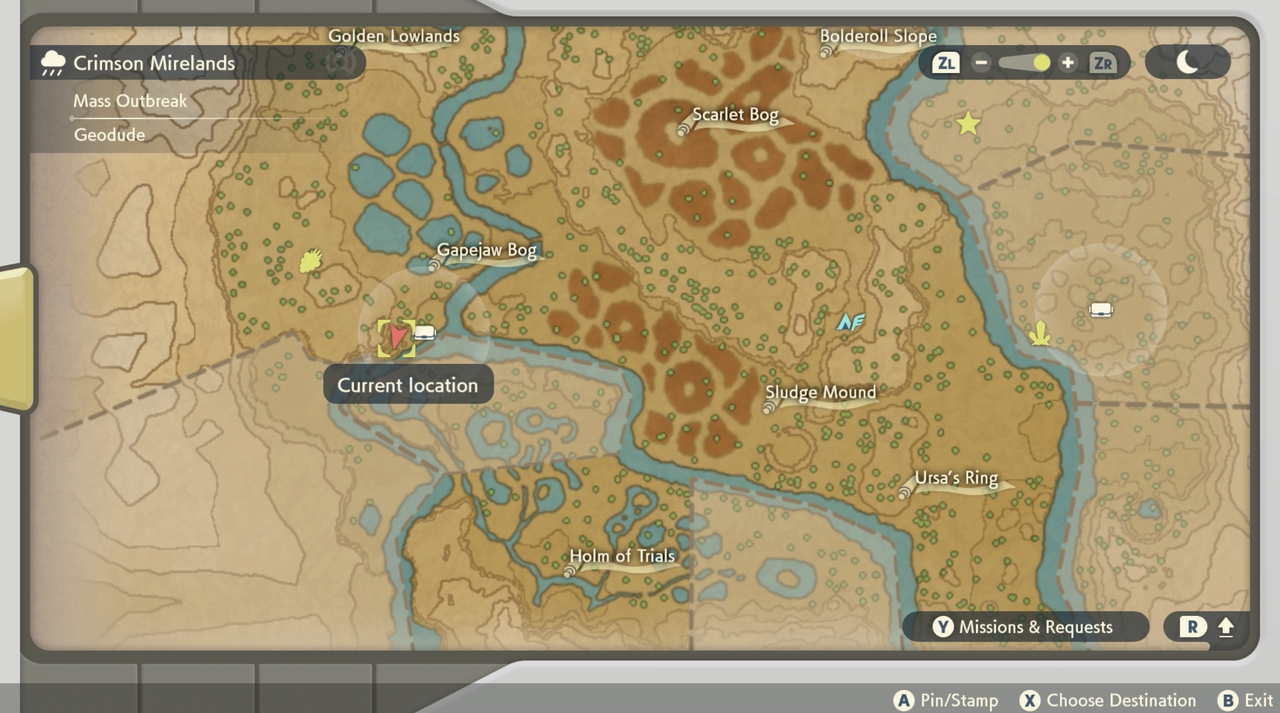Open Missions & Requests
Viewport: 1280px width, 713px height.
pyautogui.click(x=1025, y=627)
